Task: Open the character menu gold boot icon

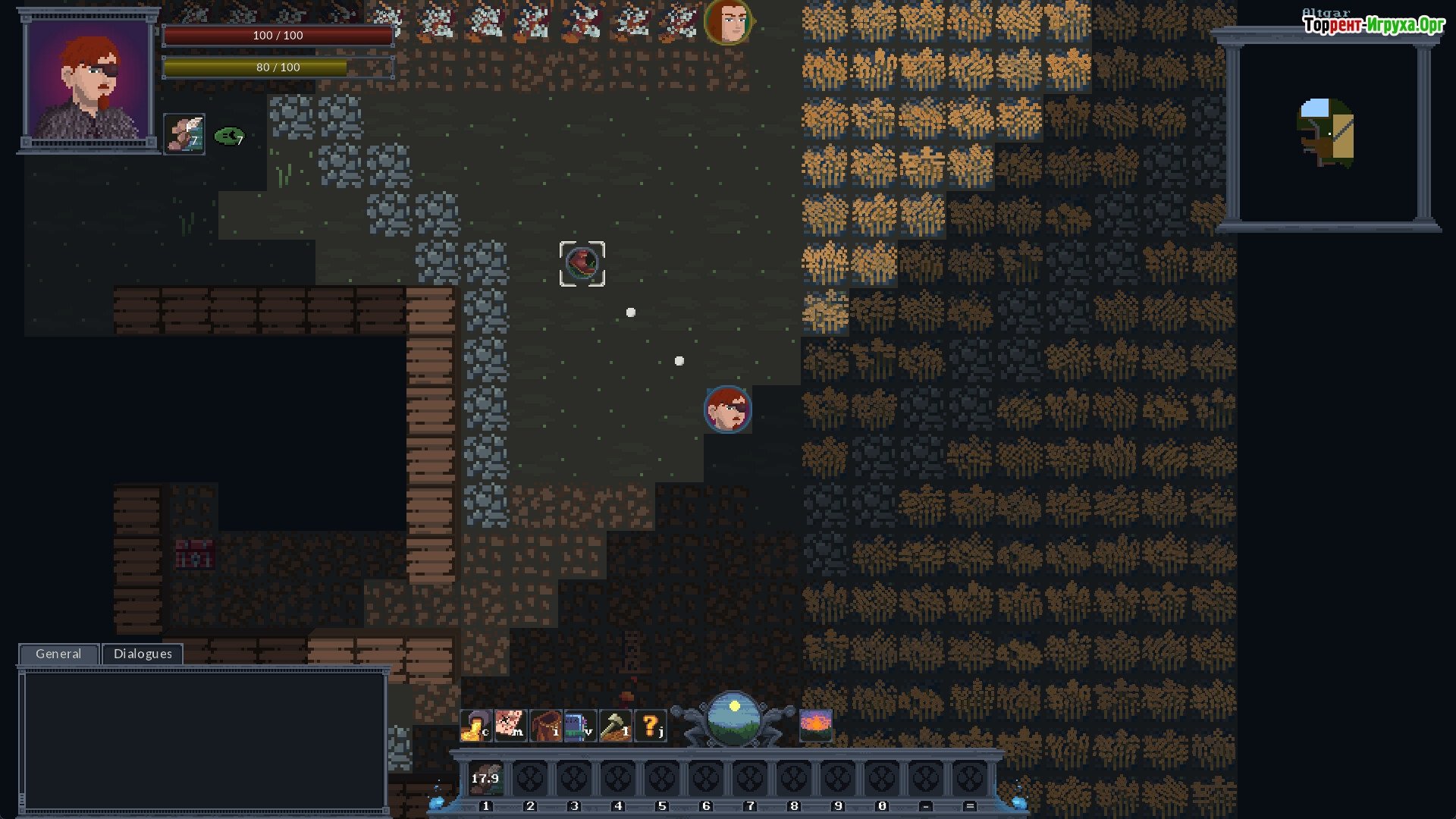Action: coord(475,726)
